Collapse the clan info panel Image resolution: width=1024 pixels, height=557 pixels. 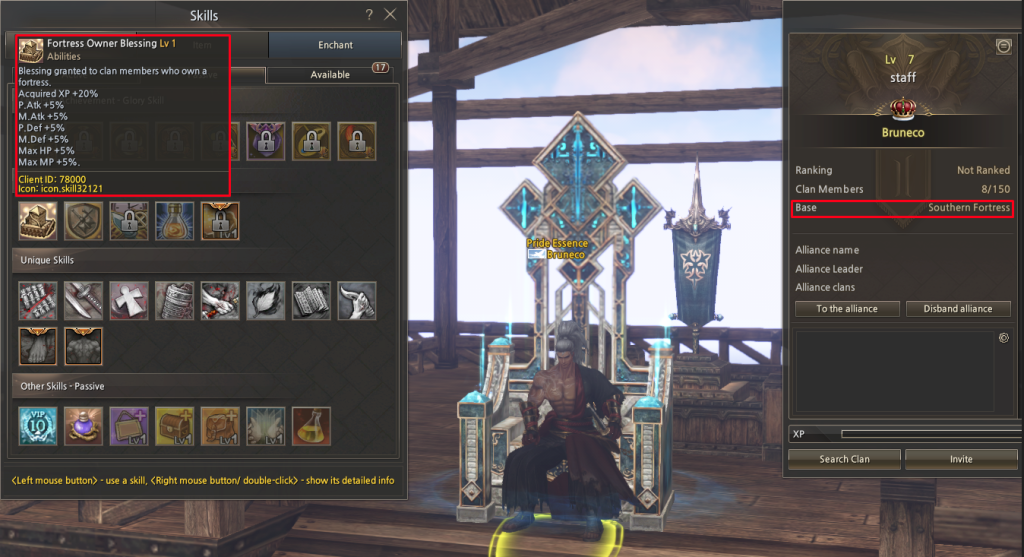[1002, 46]
